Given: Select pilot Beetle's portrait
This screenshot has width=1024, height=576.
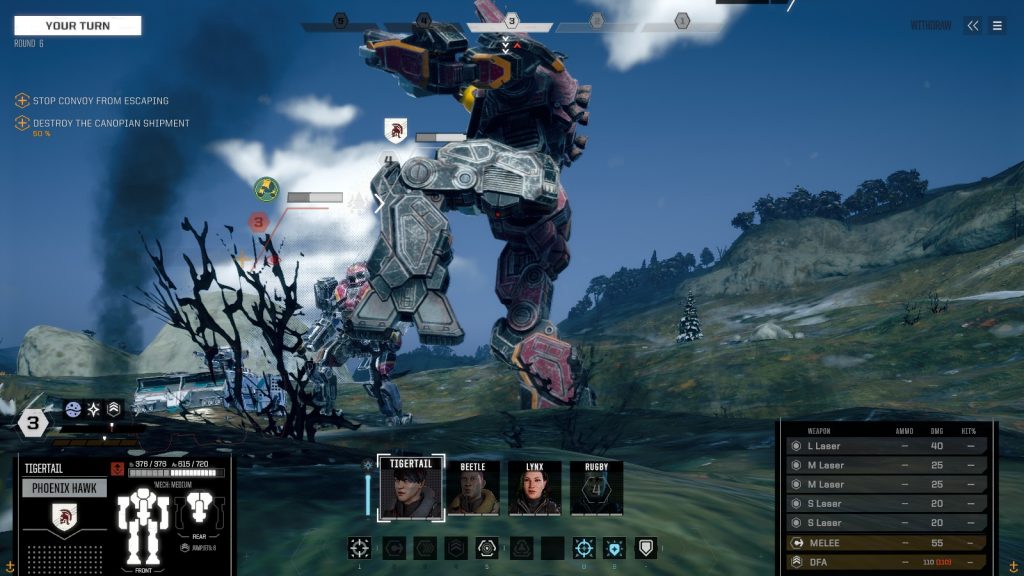Looking at the screenshot, I should point(473,489).
